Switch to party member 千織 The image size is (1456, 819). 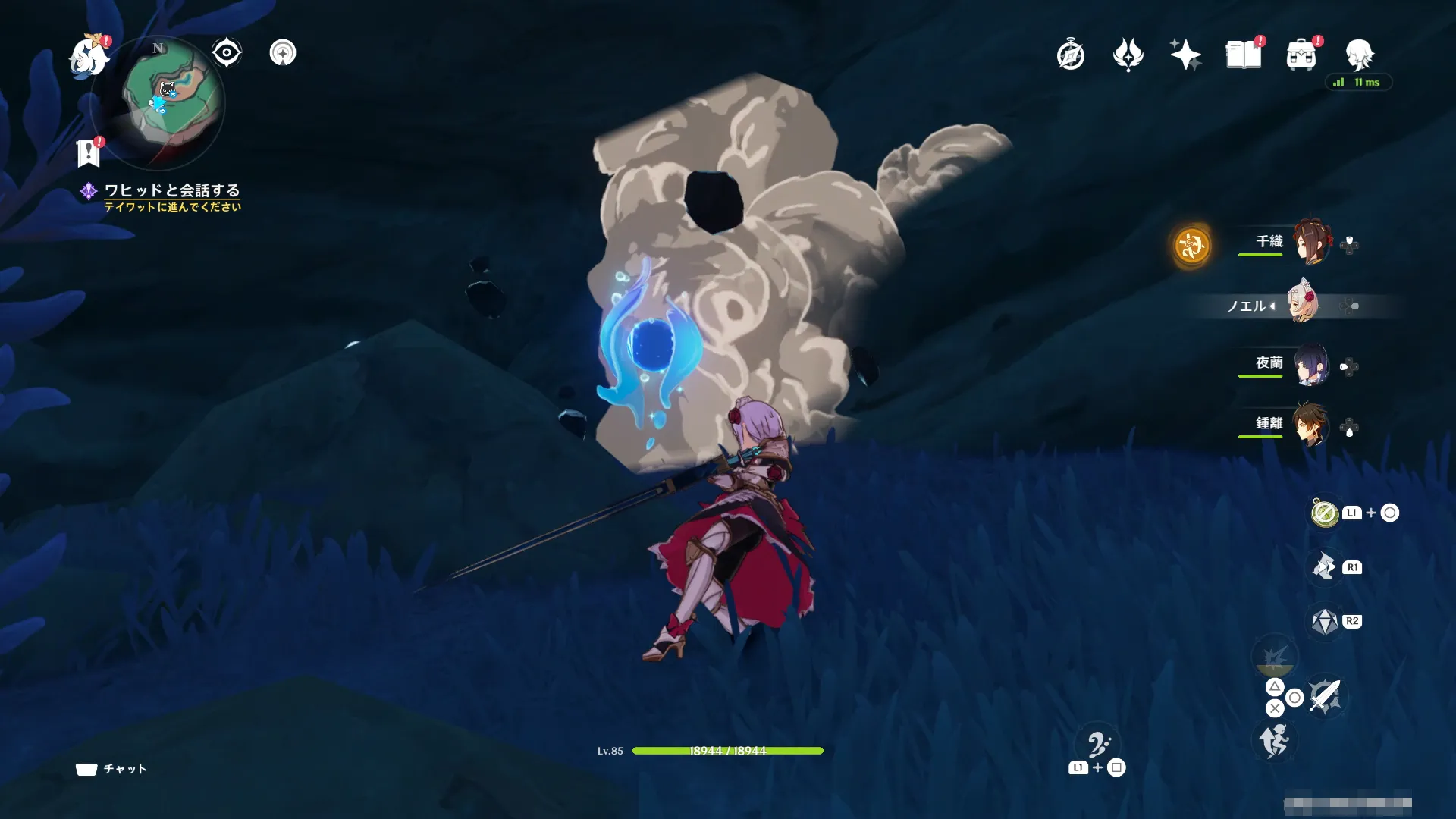pos(1311,242)
